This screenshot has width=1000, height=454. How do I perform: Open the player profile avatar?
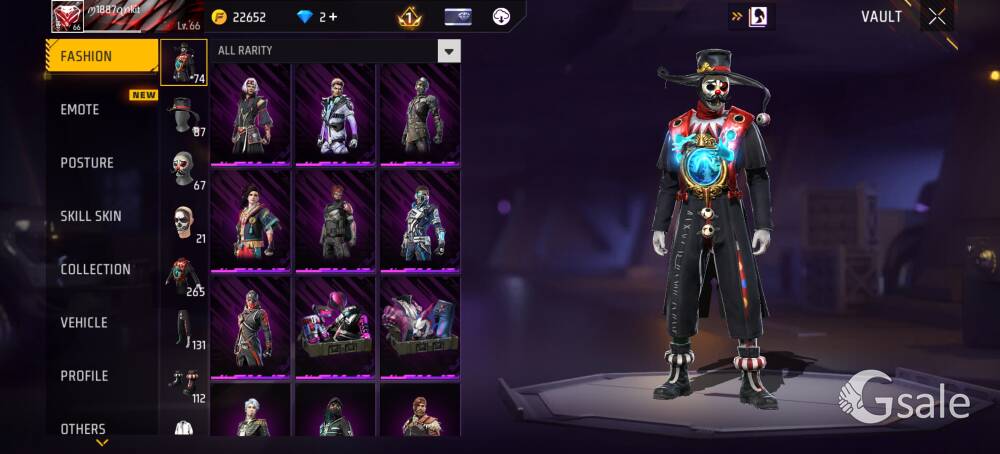(65, 17)
